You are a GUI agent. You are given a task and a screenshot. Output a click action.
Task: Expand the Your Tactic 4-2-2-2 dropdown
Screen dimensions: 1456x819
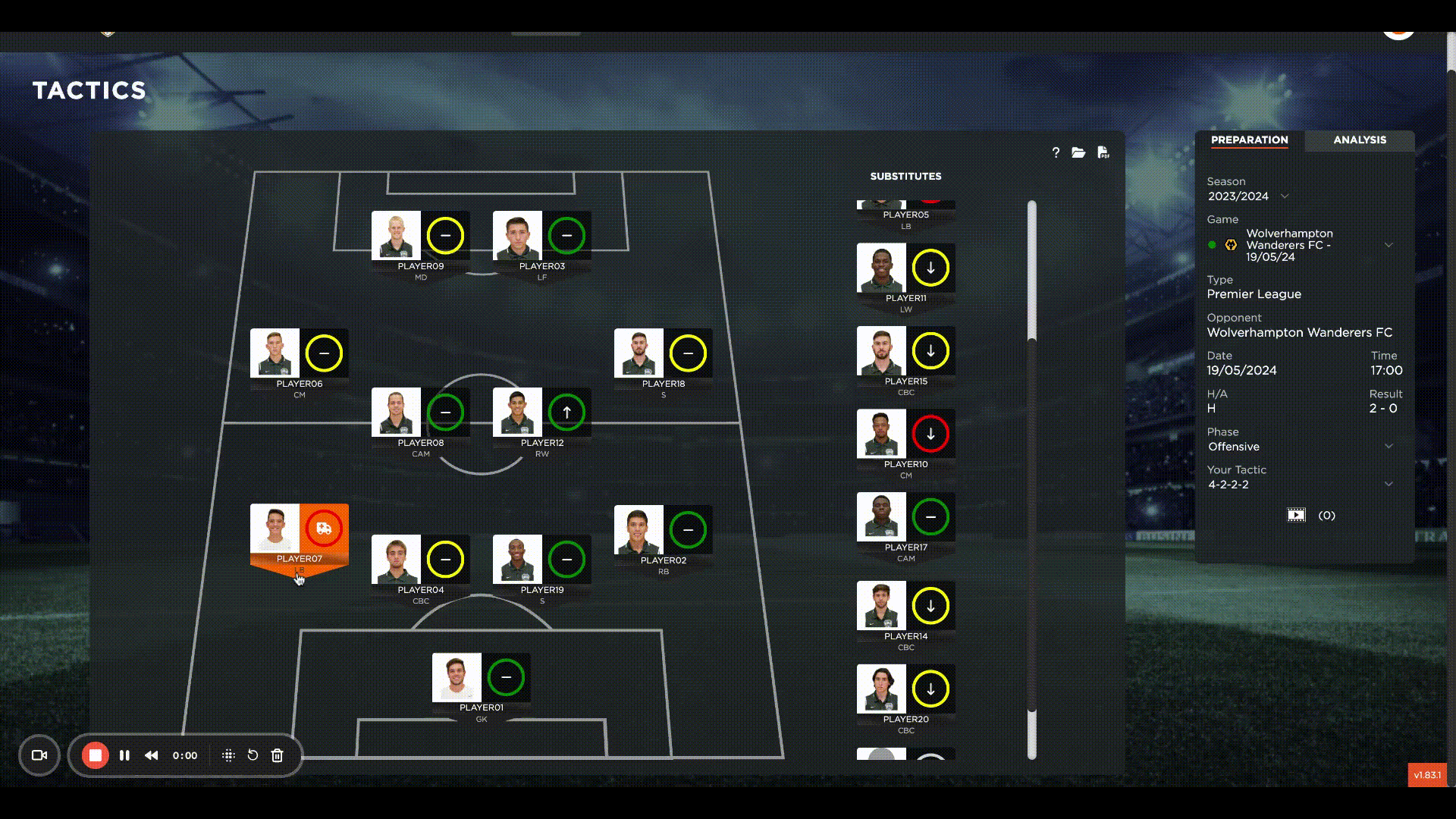click(1389, 484)
